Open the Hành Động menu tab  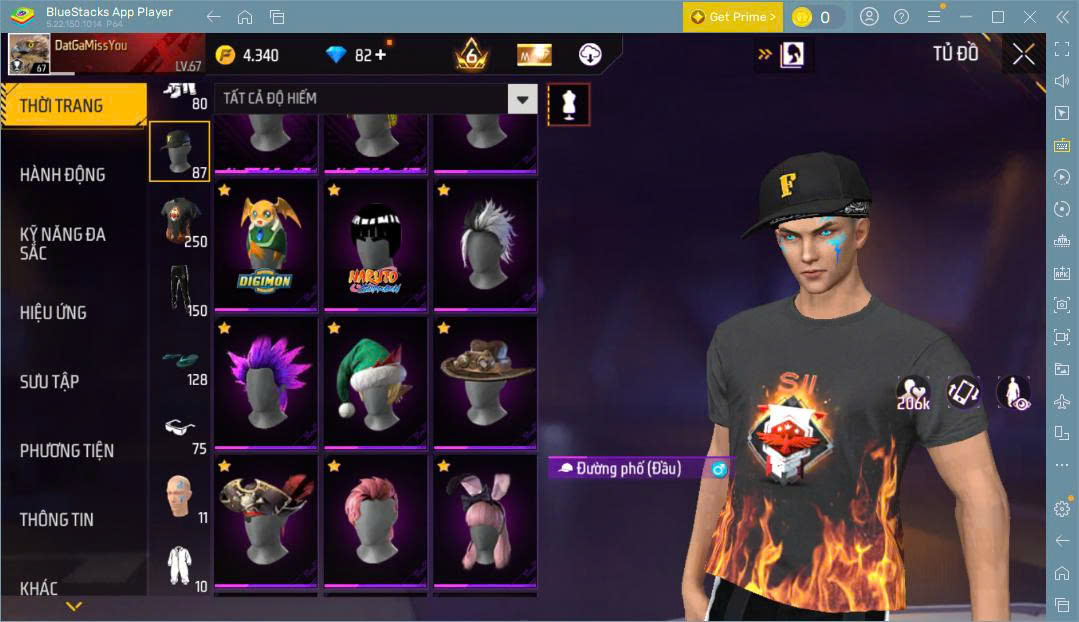click(x=62, y=175)
